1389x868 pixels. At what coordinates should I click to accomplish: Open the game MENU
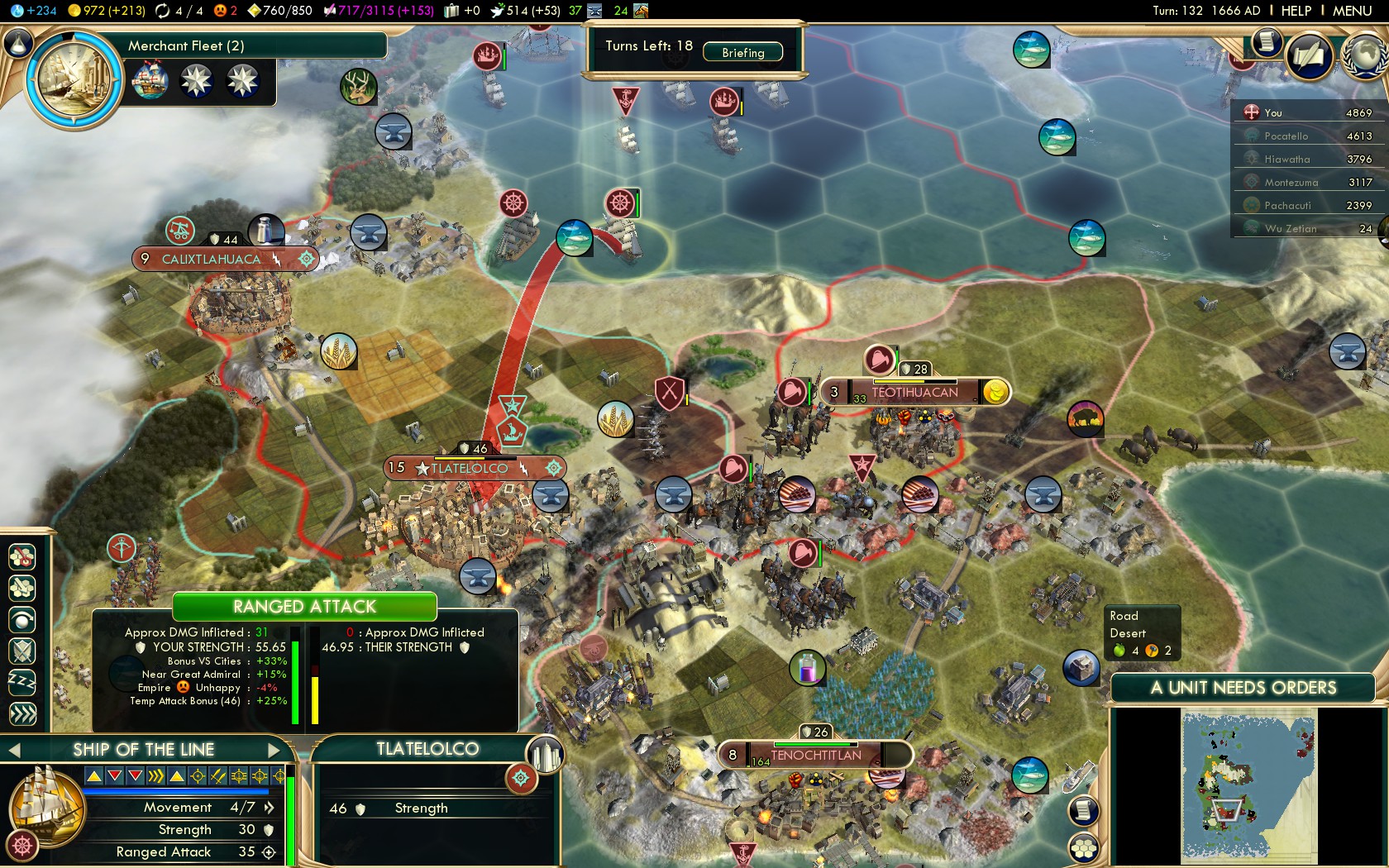[x=1352, y=11]
